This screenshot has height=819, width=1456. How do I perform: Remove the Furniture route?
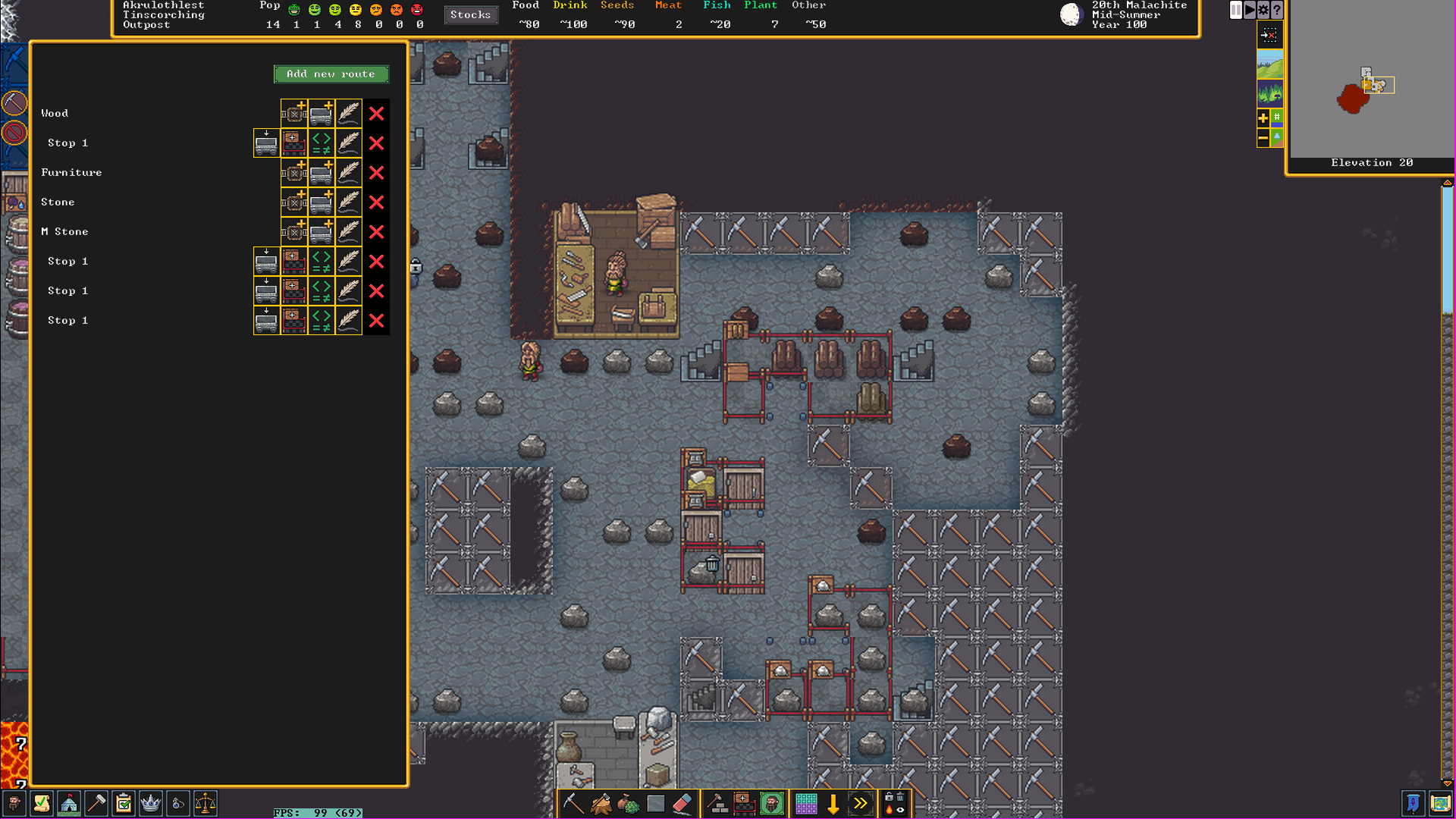[x=376, y=173]
